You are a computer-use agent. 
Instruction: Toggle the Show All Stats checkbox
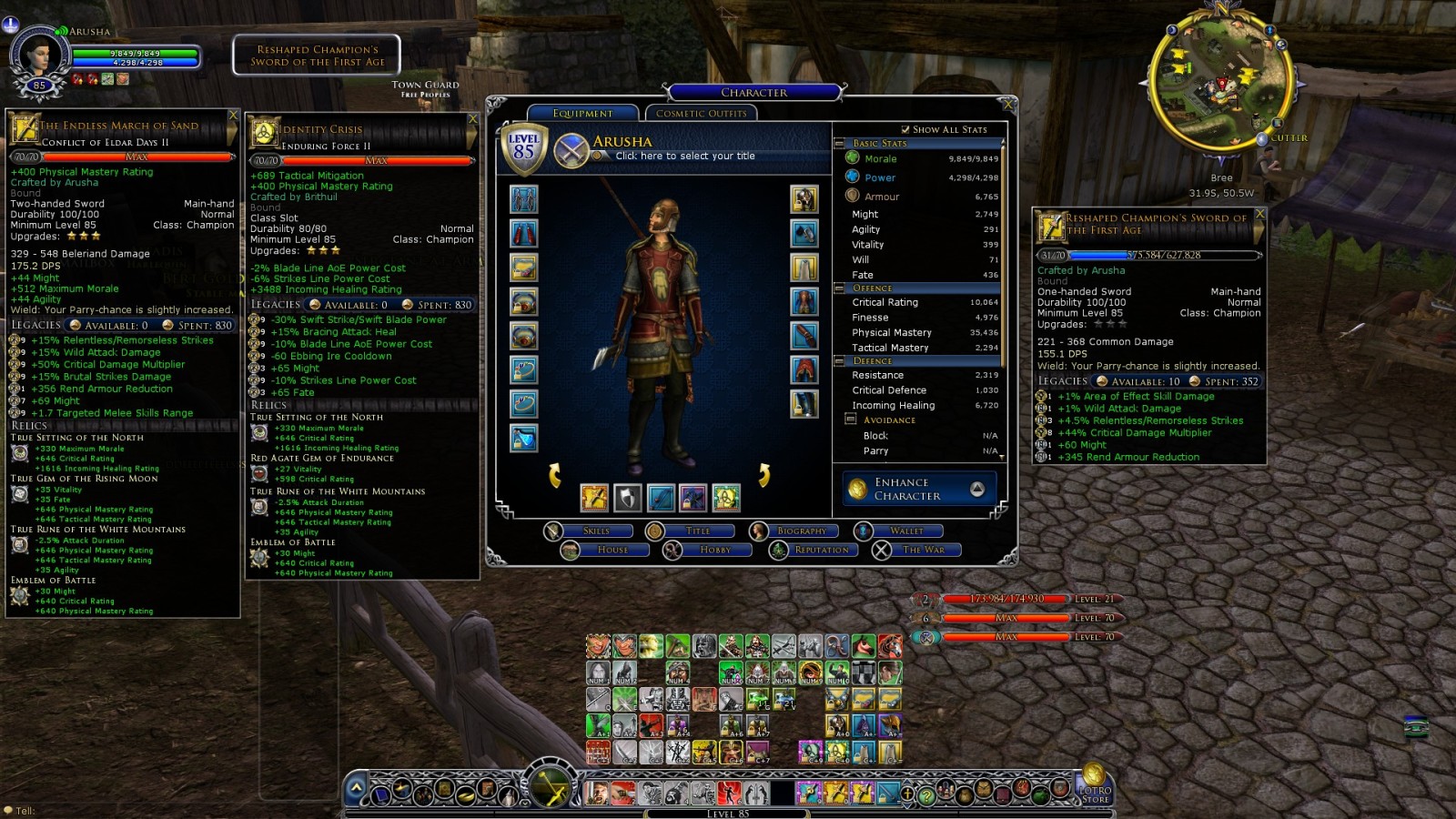pos(905,129)
